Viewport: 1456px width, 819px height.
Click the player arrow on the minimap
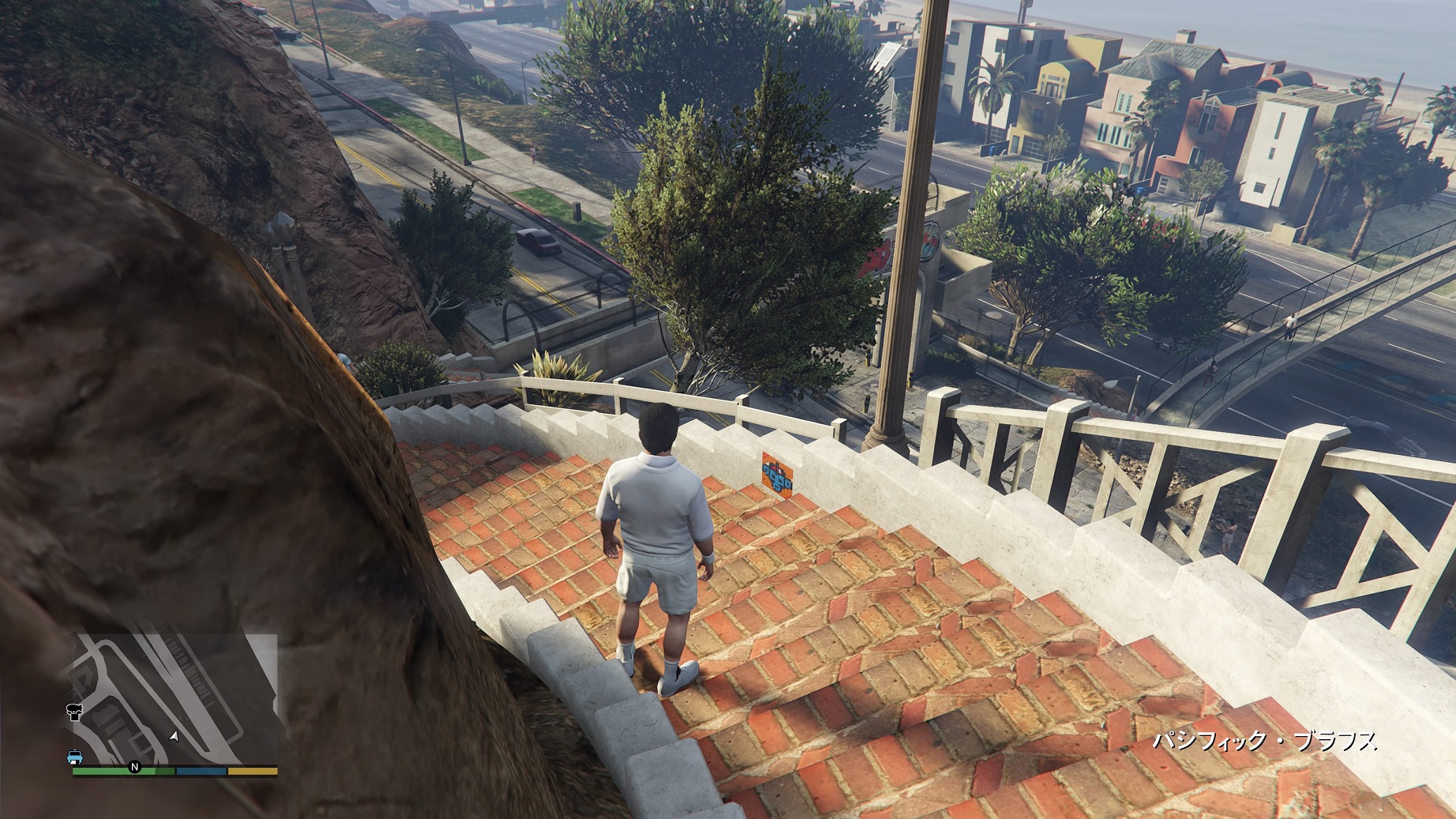point(174,736)
